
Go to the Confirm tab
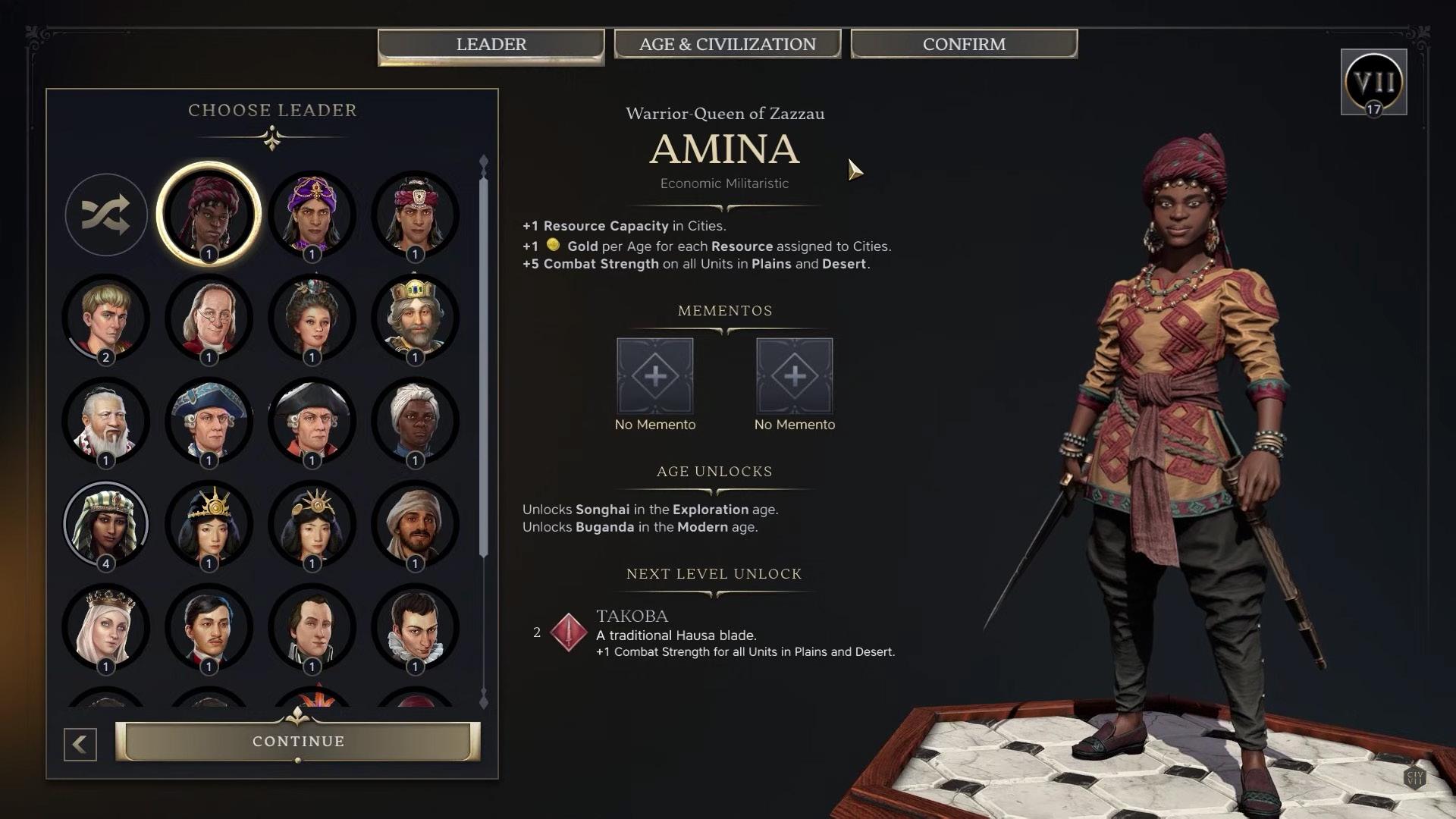[x=964, y=45]
